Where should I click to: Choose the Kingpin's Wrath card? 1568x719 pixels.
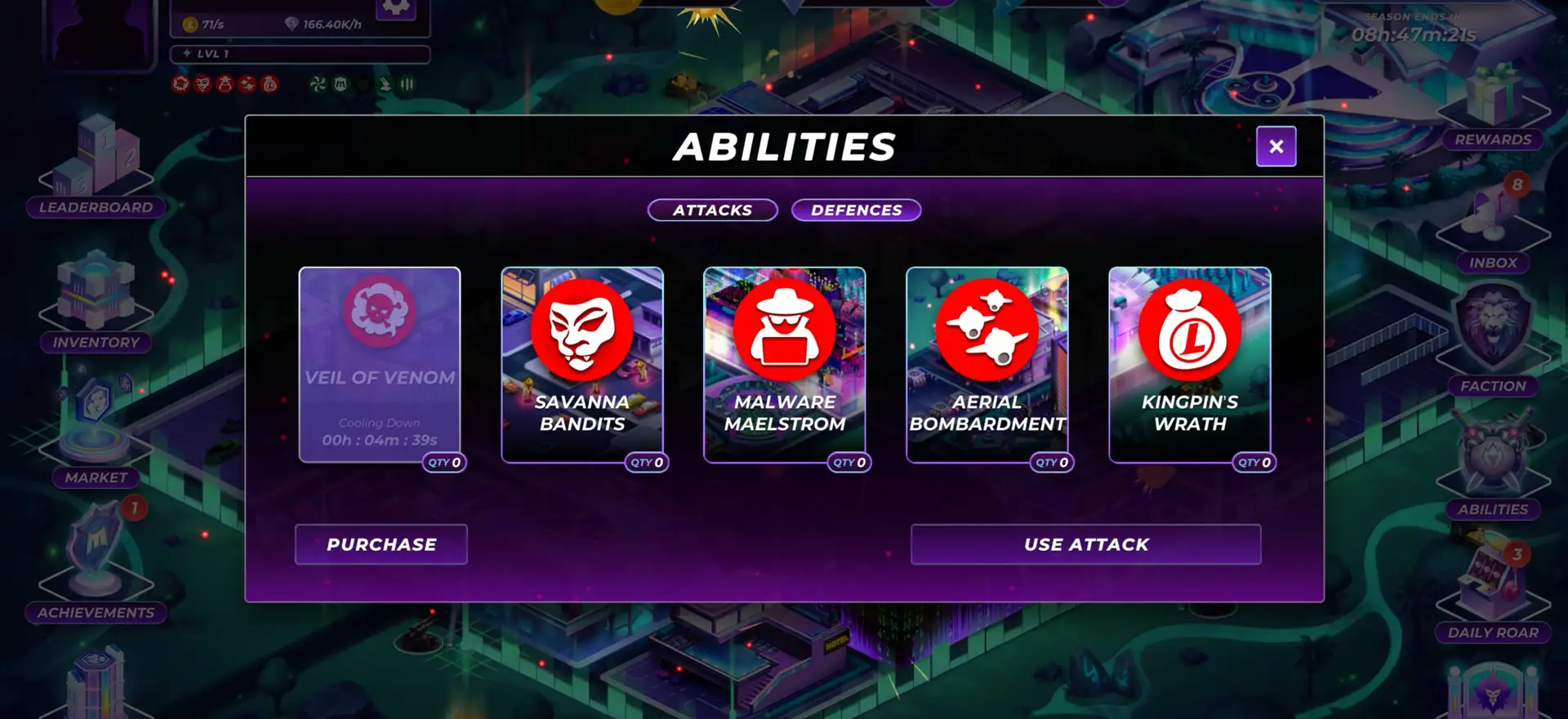click(x=1190, y=365)
